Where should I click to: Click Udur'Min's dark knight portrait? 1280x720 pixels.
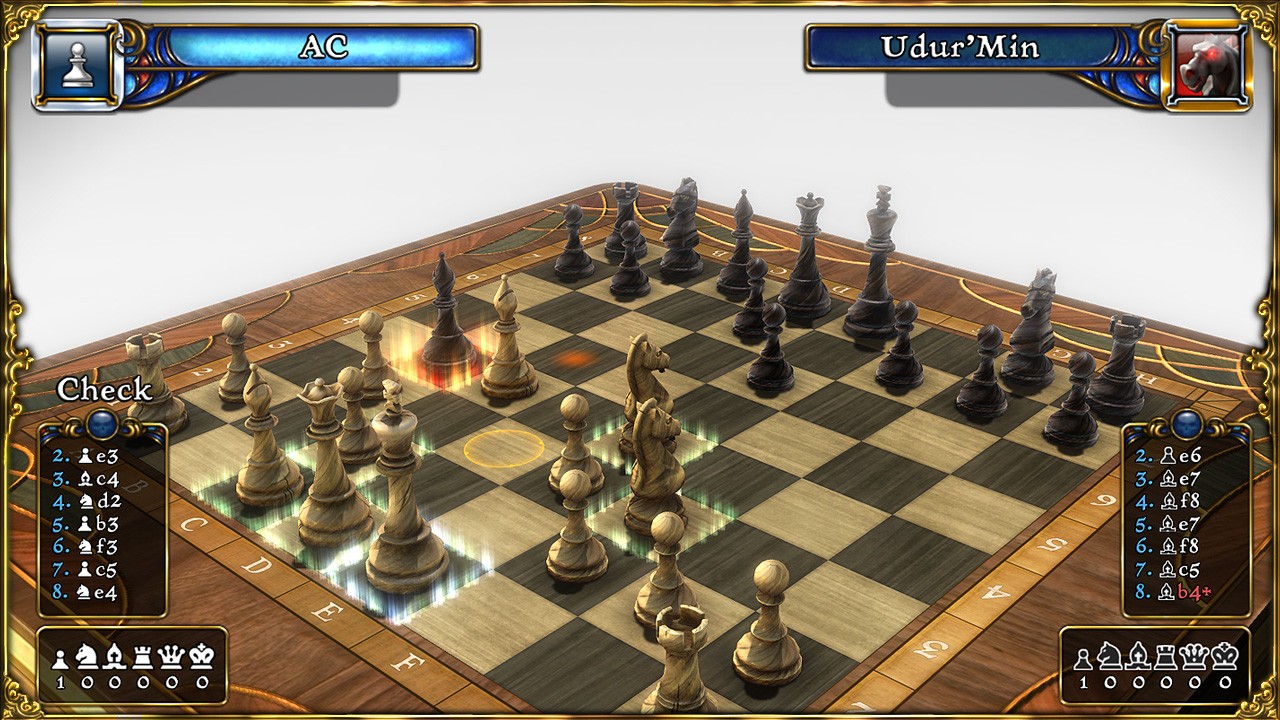pos(1208,66)
